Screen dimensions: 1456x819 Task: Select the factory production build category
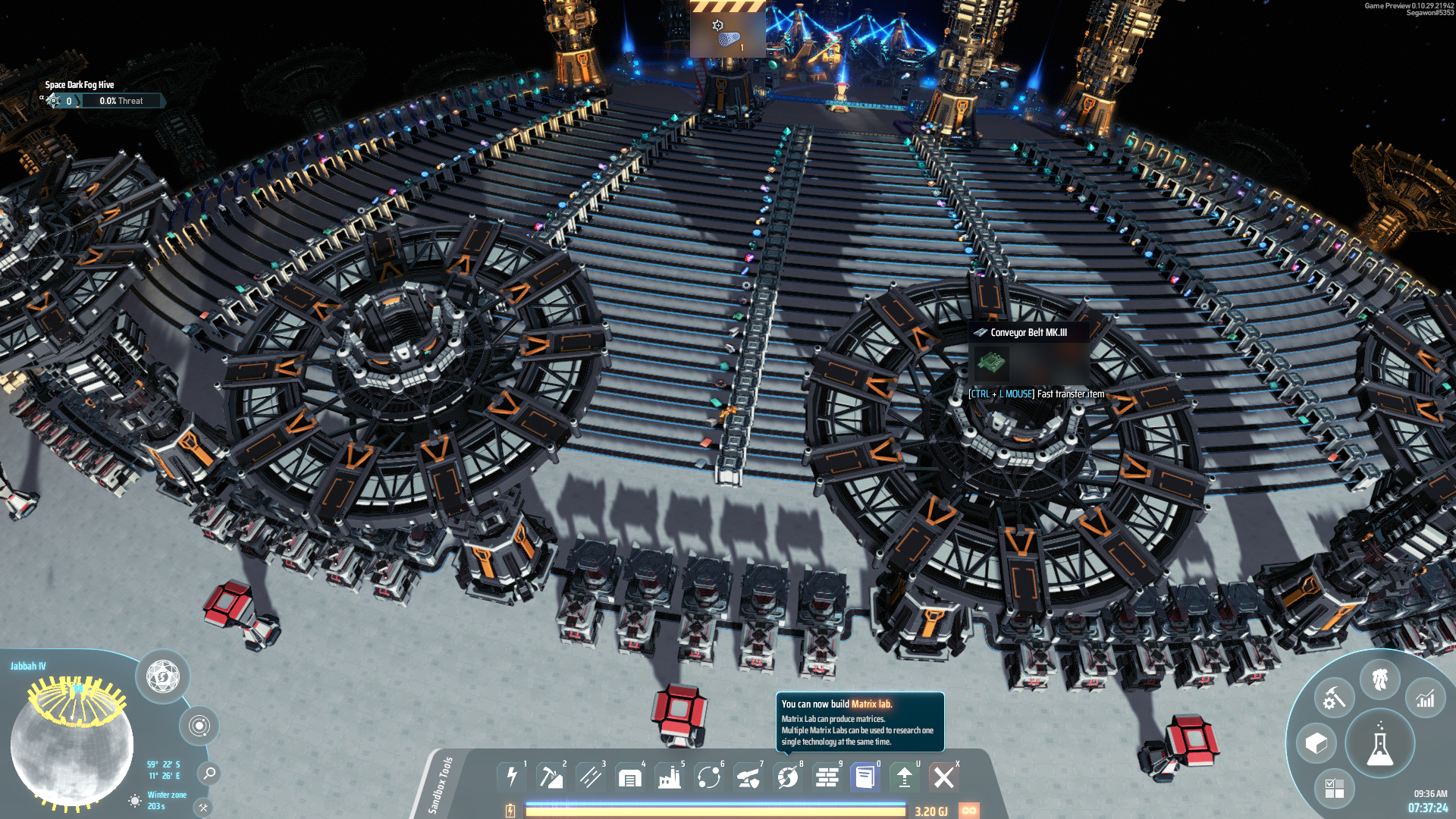coord(670,777)
